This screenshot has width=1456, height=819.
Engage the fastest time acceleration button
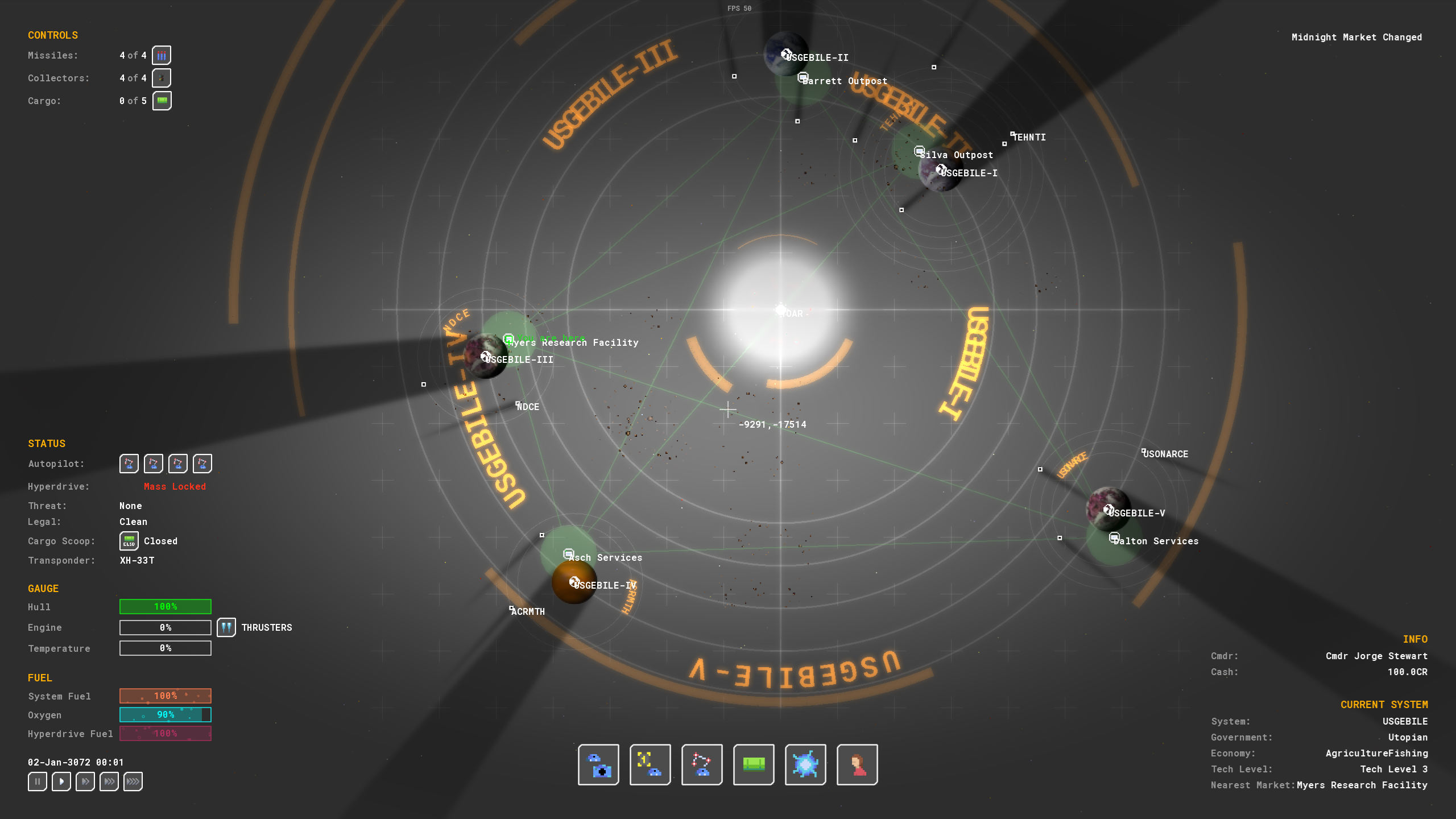(133, 781)
